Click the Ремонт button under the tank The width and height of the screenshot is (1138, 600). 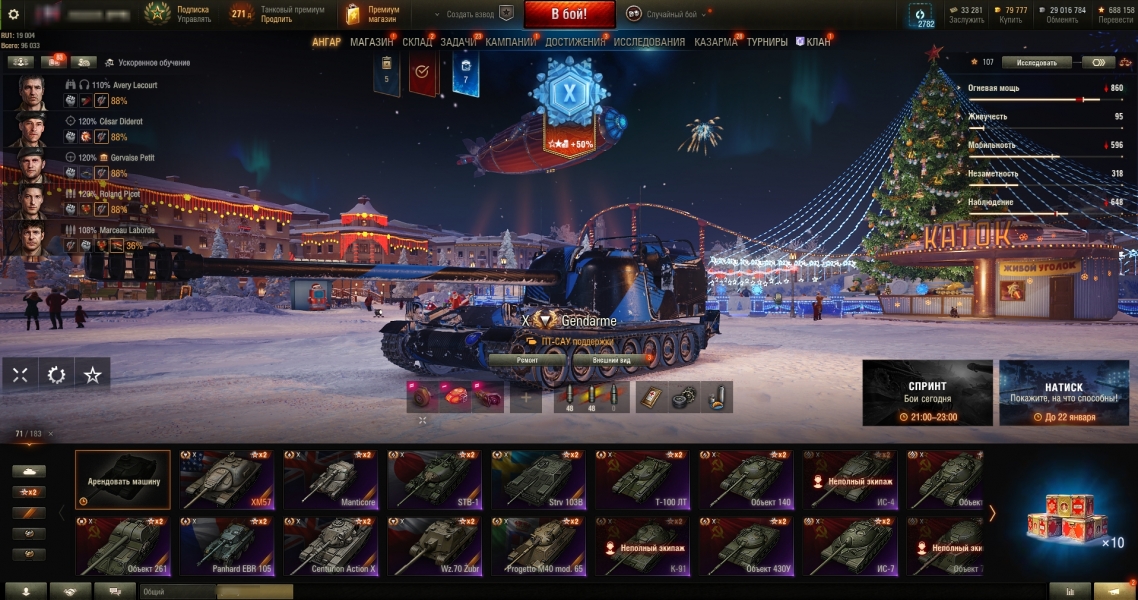coord(527,359)
